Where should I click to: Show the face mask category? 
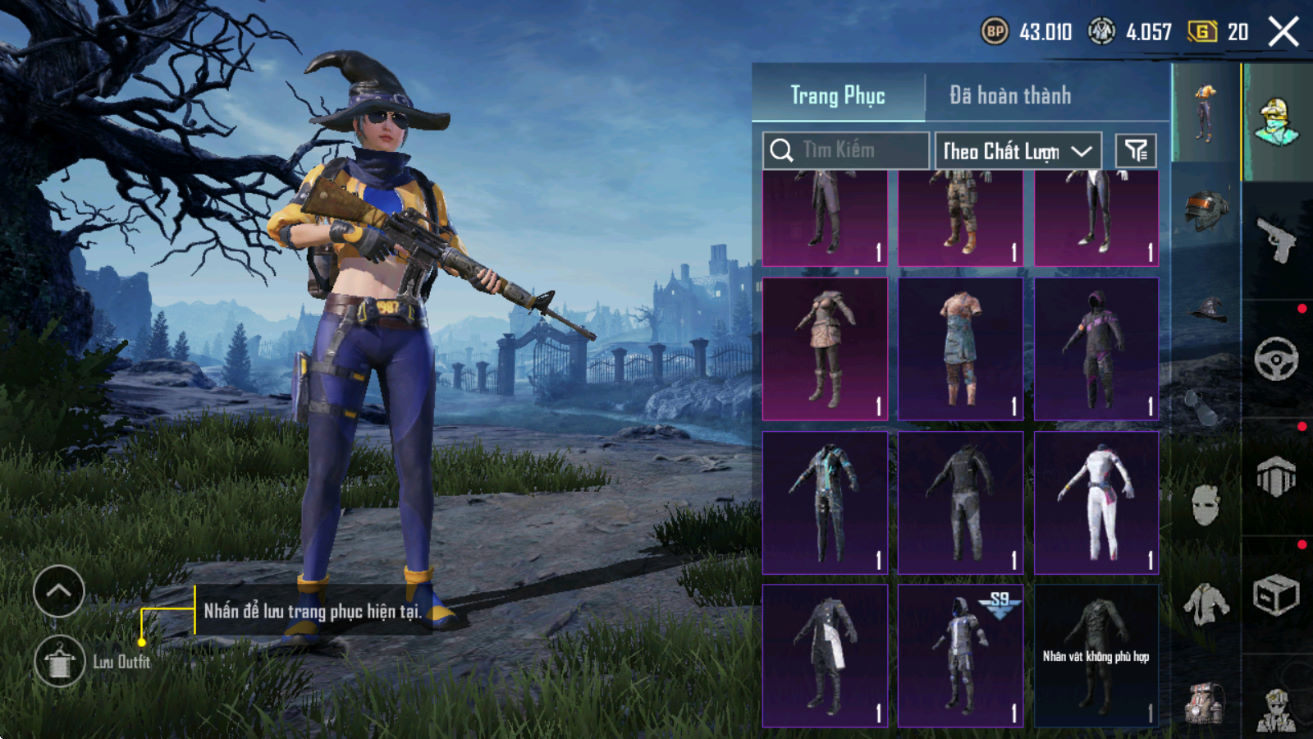[x=1205, y=504]
